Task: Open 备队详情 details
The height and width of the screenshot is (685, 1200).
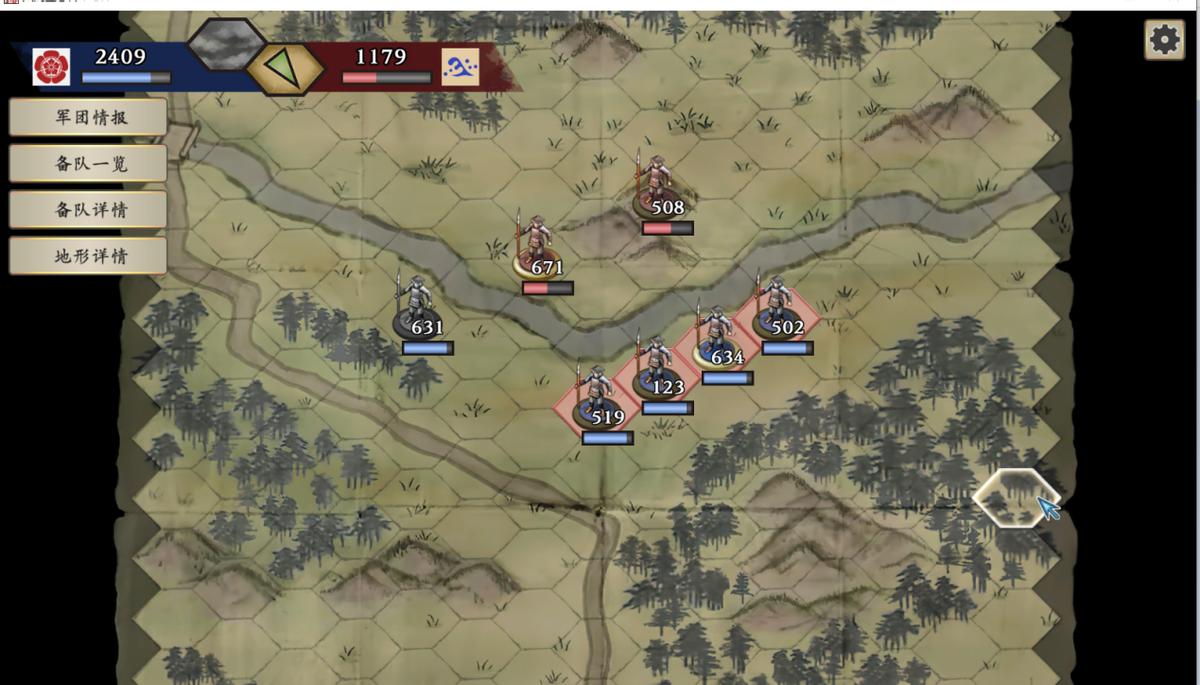Action: pyautogui.click(x=88, y=209)
